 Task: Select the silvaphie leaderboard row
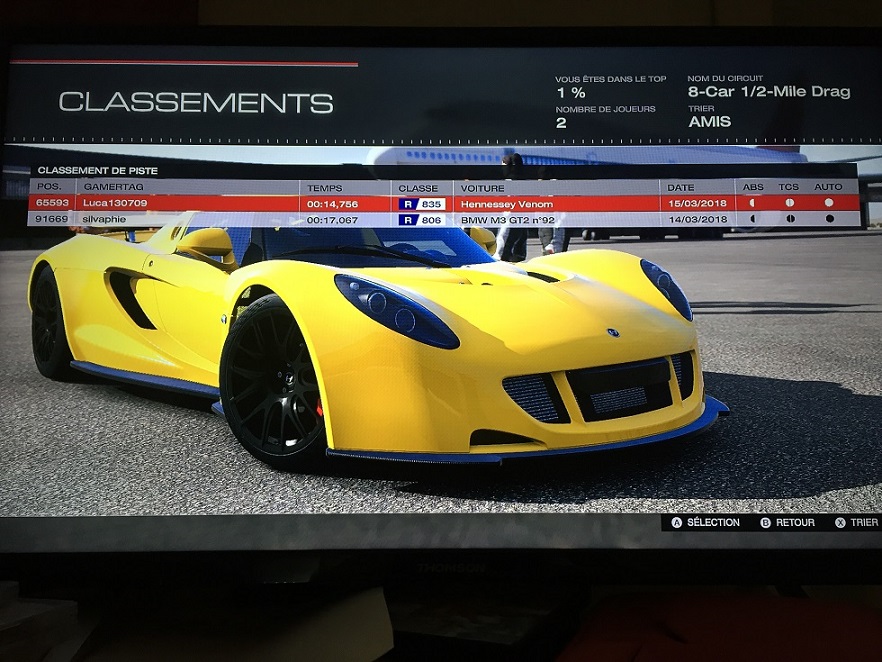coord(430,219)
